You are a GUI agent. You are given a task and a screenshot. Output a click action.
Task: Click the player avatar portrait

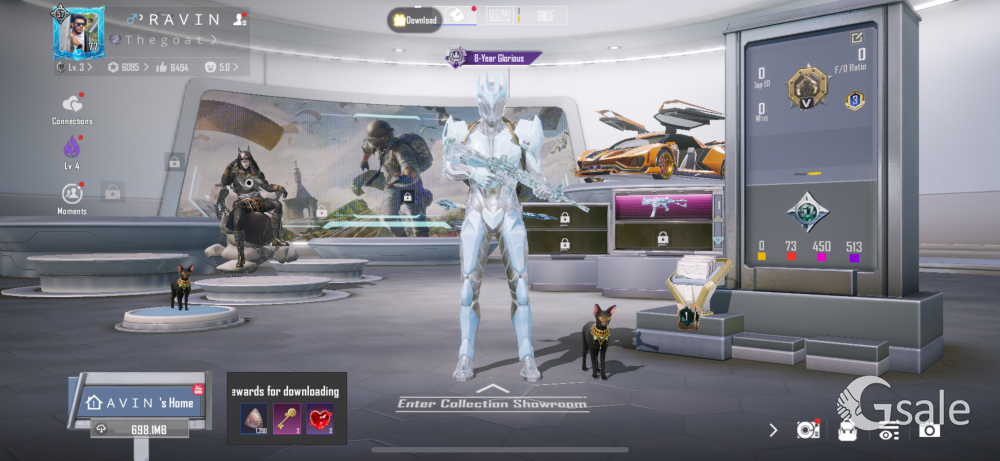tap(78, 32)
